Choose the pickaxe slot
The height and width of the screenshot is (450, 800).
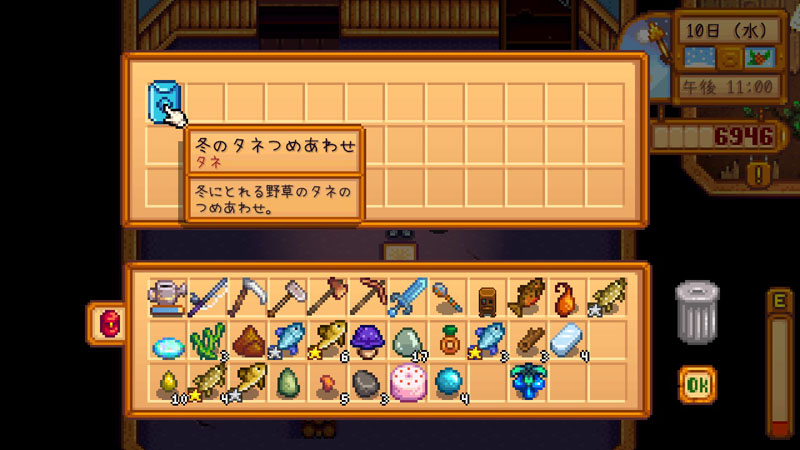366,297
